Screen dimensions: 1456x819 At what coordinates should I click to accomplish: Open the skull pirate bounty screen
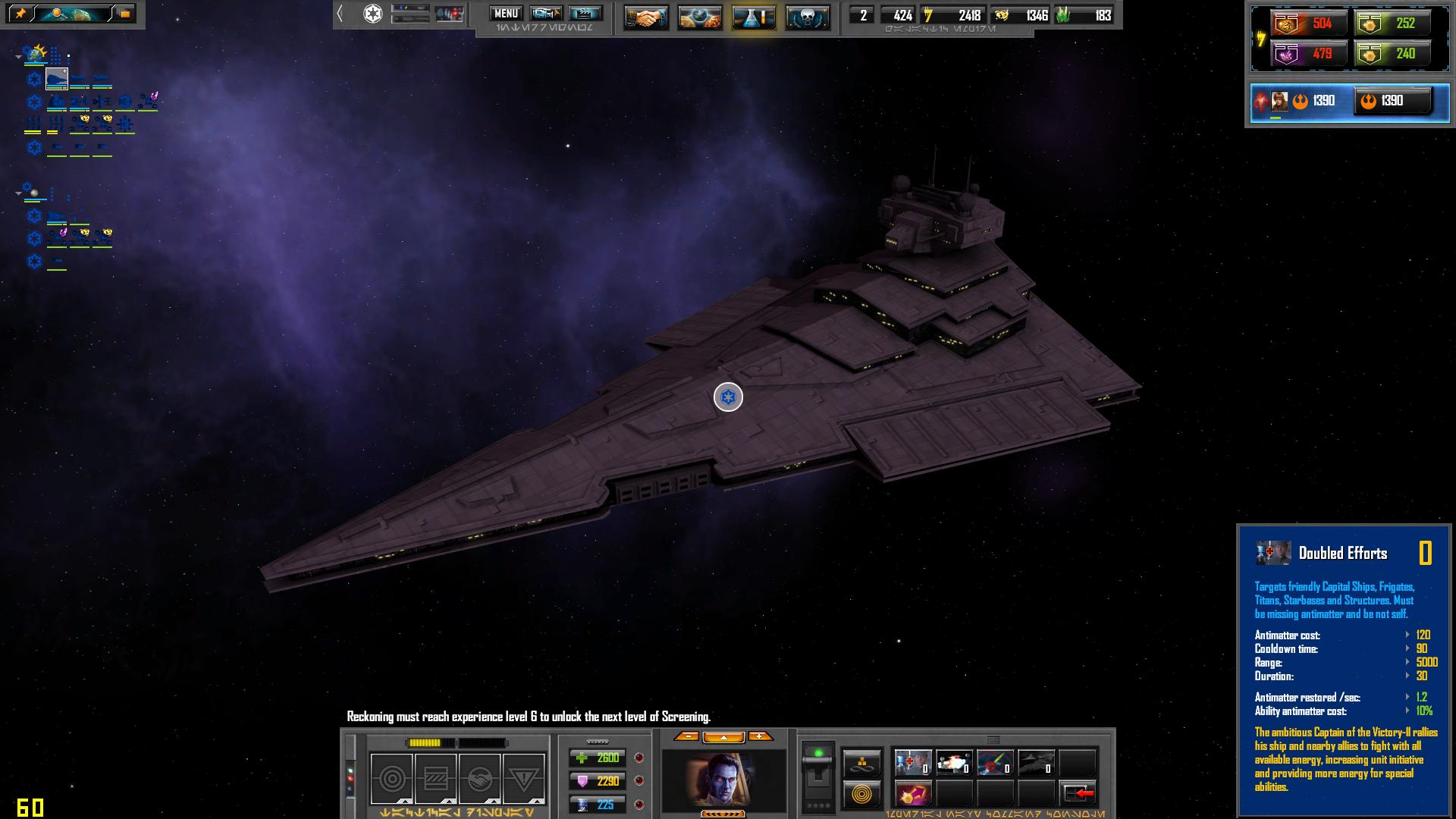click(808, 17)
